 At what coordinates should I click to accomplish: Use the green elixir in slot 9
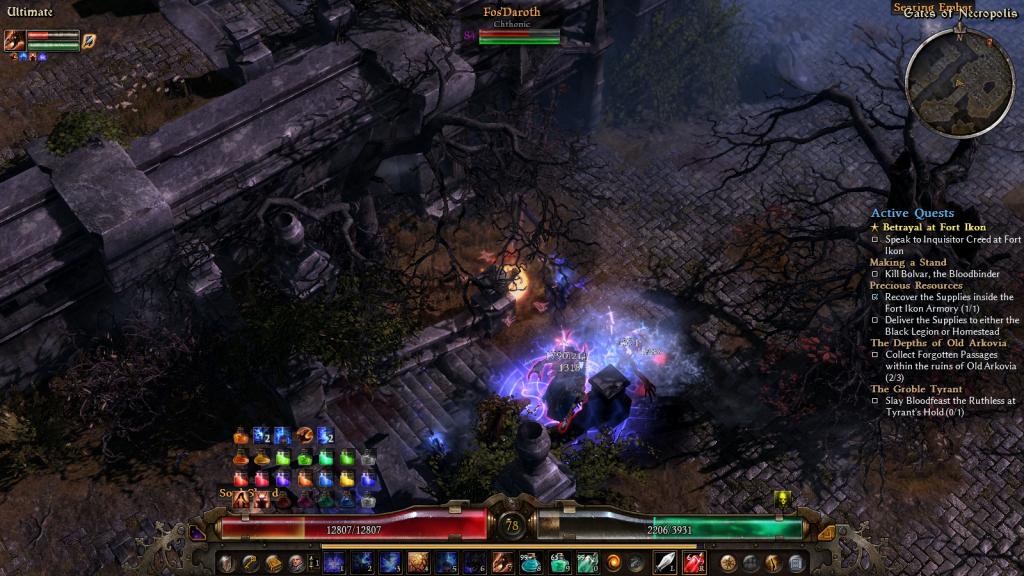559,562
